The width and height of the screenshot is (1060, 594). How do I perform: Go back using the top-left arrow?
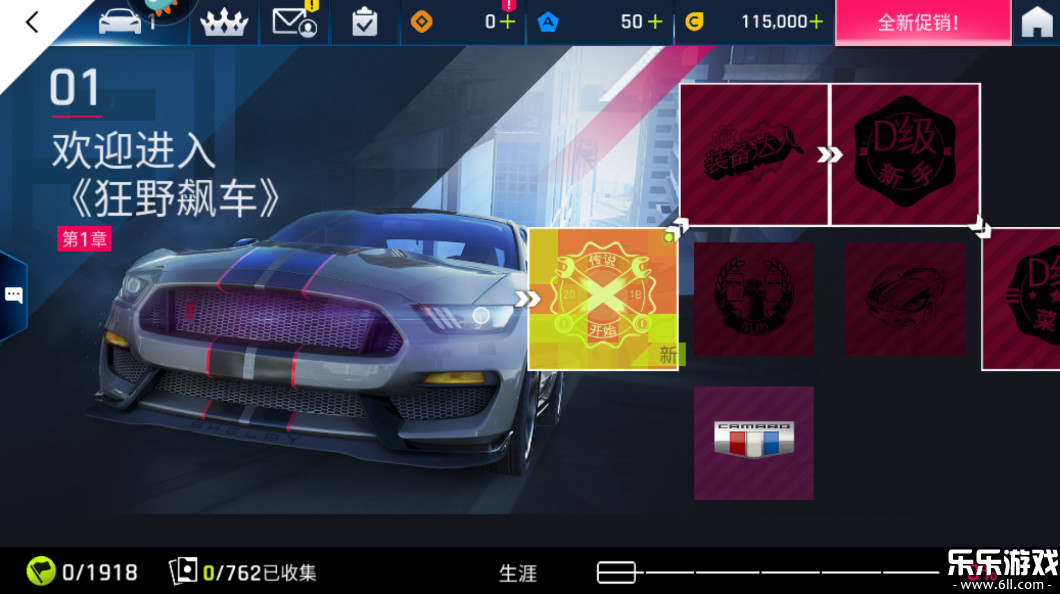point(32,22)
